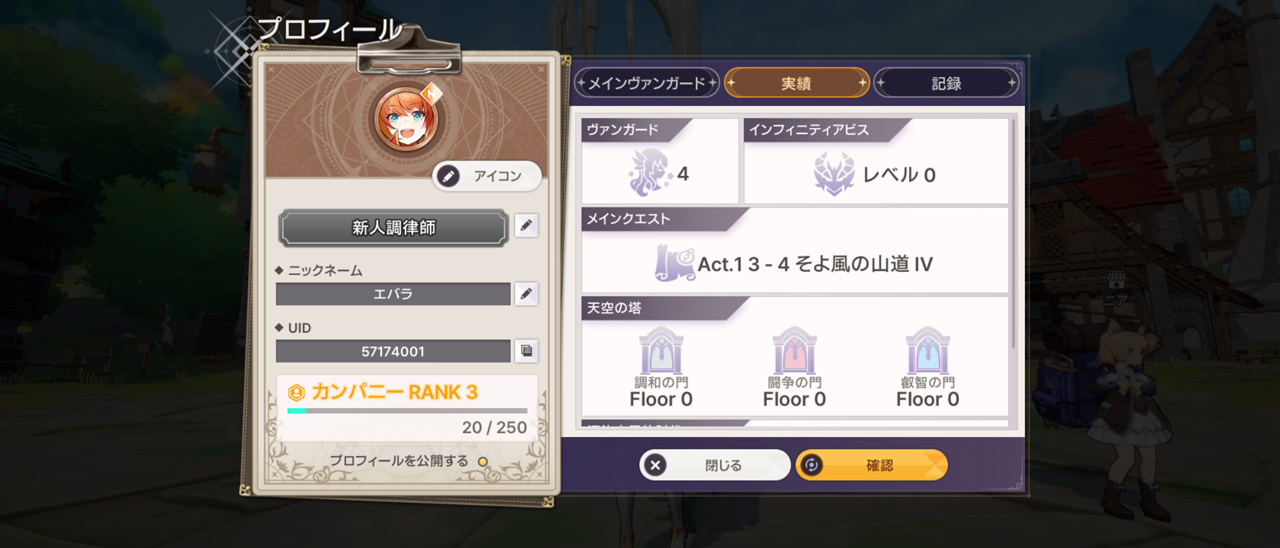This screenshot has height=548, width=1280.
Task: Edit the 新人調律師 title
Action: point(526,226)
